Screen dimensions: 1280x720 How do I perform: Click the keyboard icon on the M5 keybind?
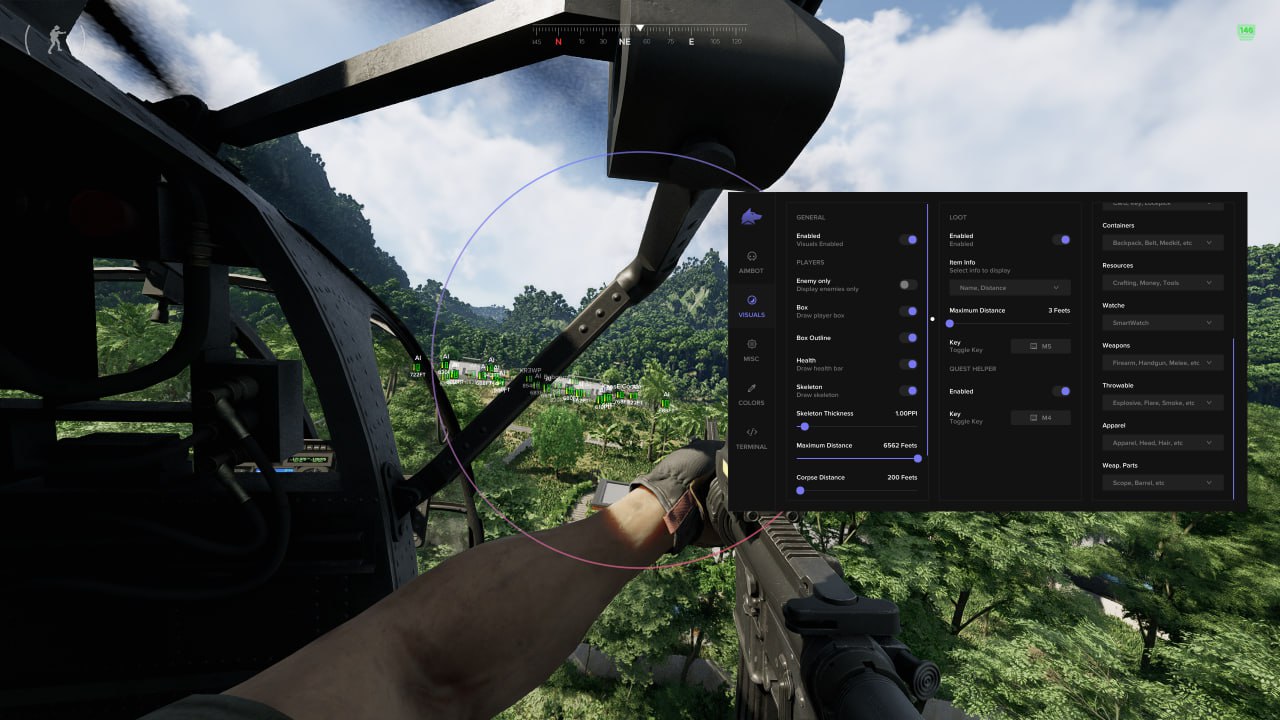click(x=1032, y=346)
